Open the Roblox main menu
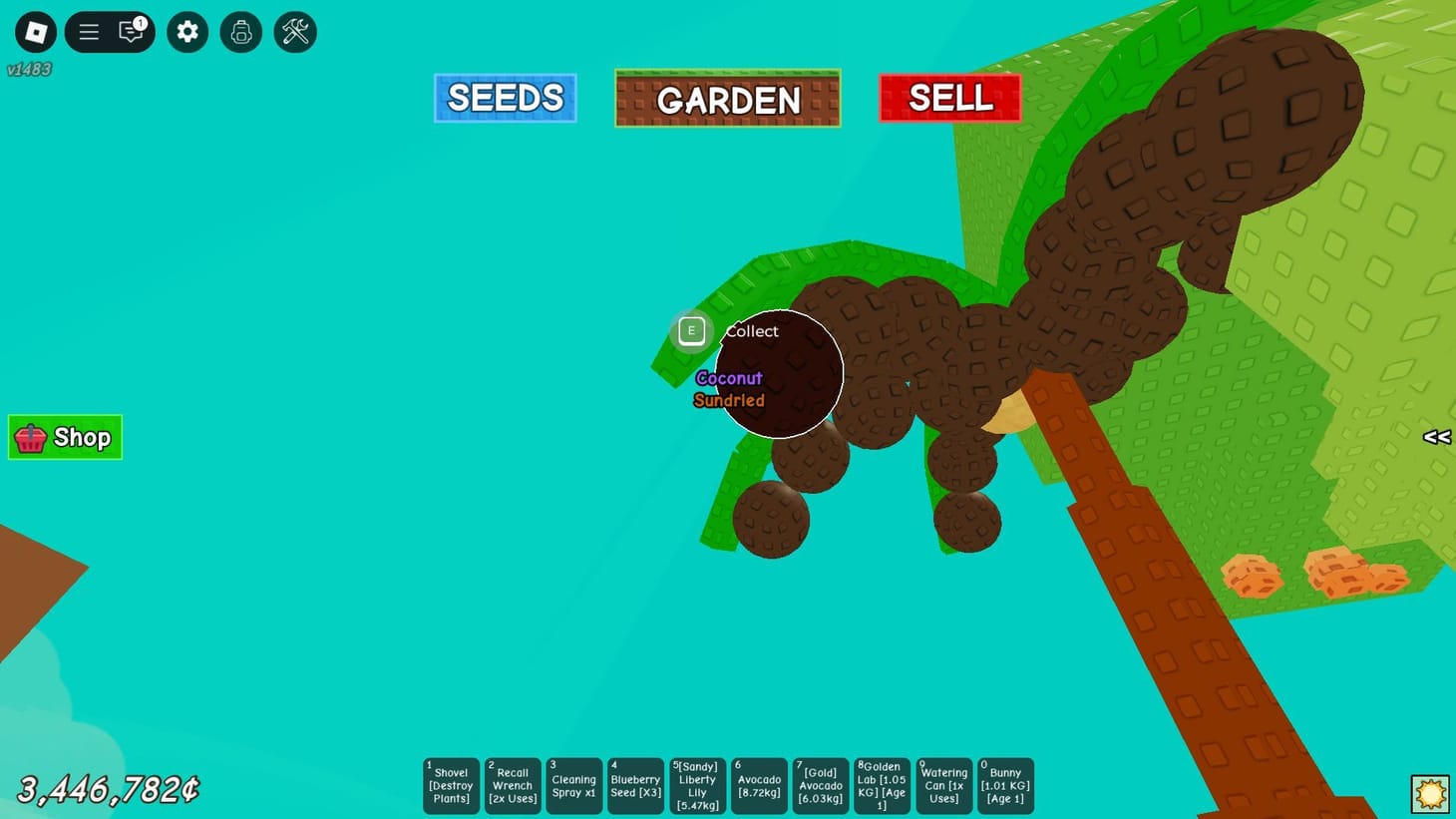Image resolution: width=1456 pixels, height=819 pixels. [x=89, y=31]
